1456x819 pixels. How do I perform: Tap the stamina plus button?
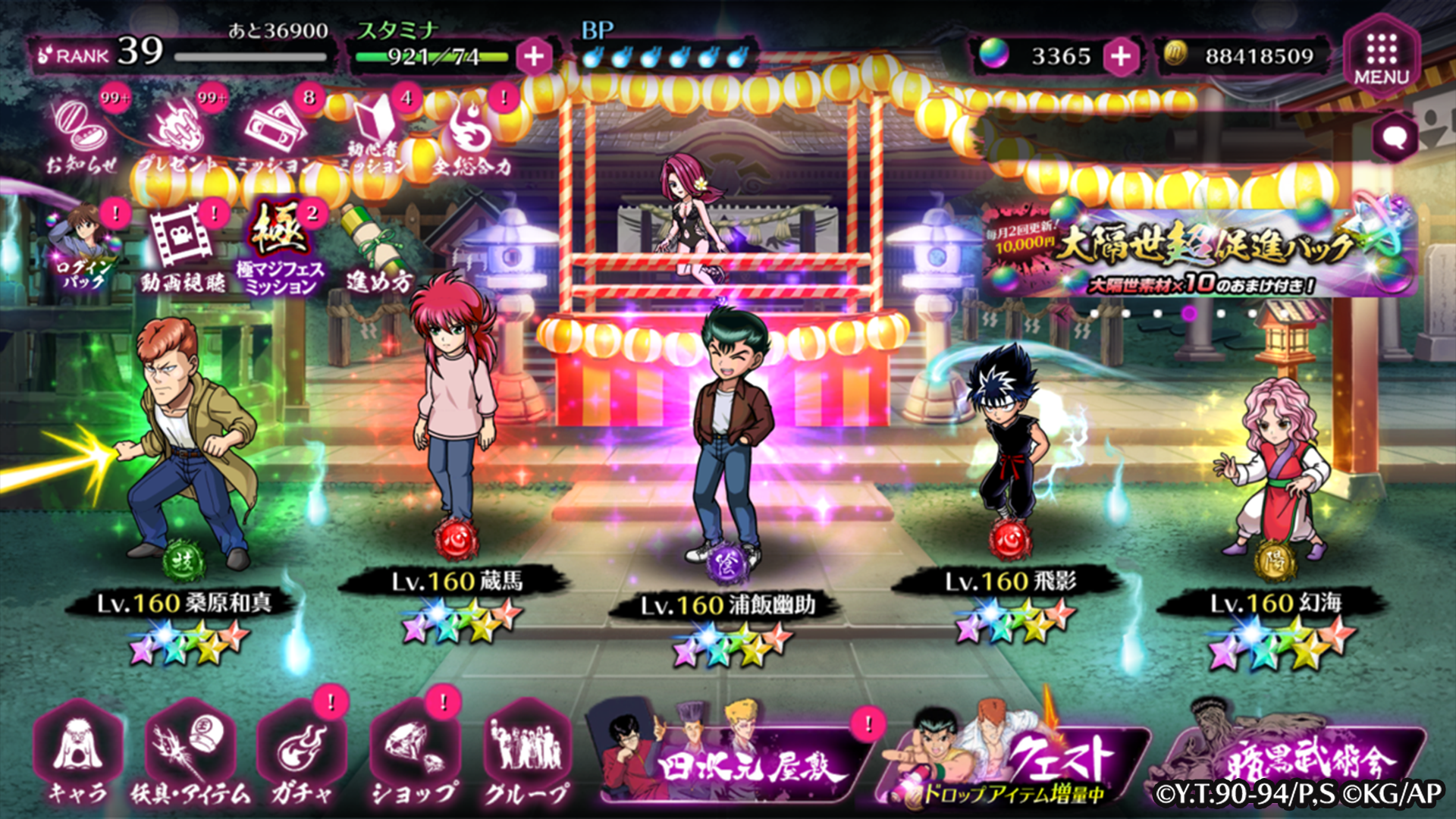(x=535, y=56)
